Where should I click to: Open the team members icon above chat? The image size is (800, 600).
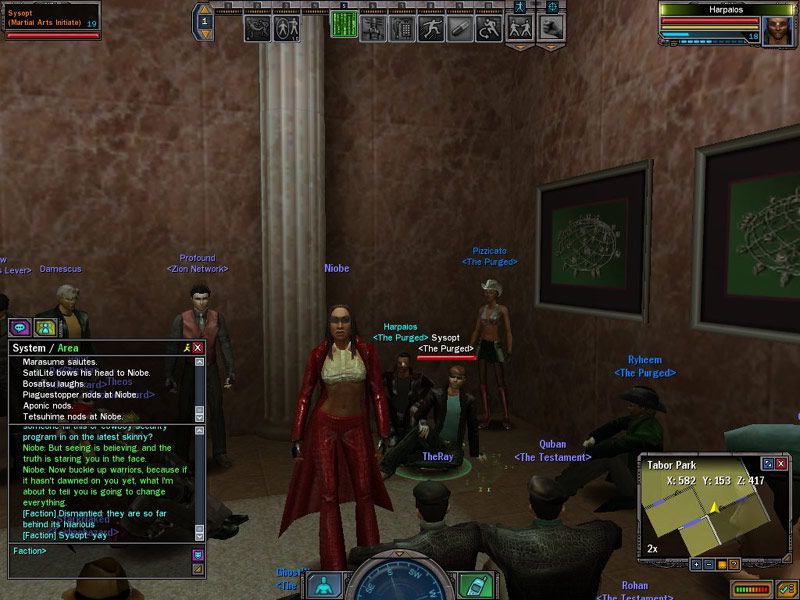pyautogui.click(x=44, y=327)
